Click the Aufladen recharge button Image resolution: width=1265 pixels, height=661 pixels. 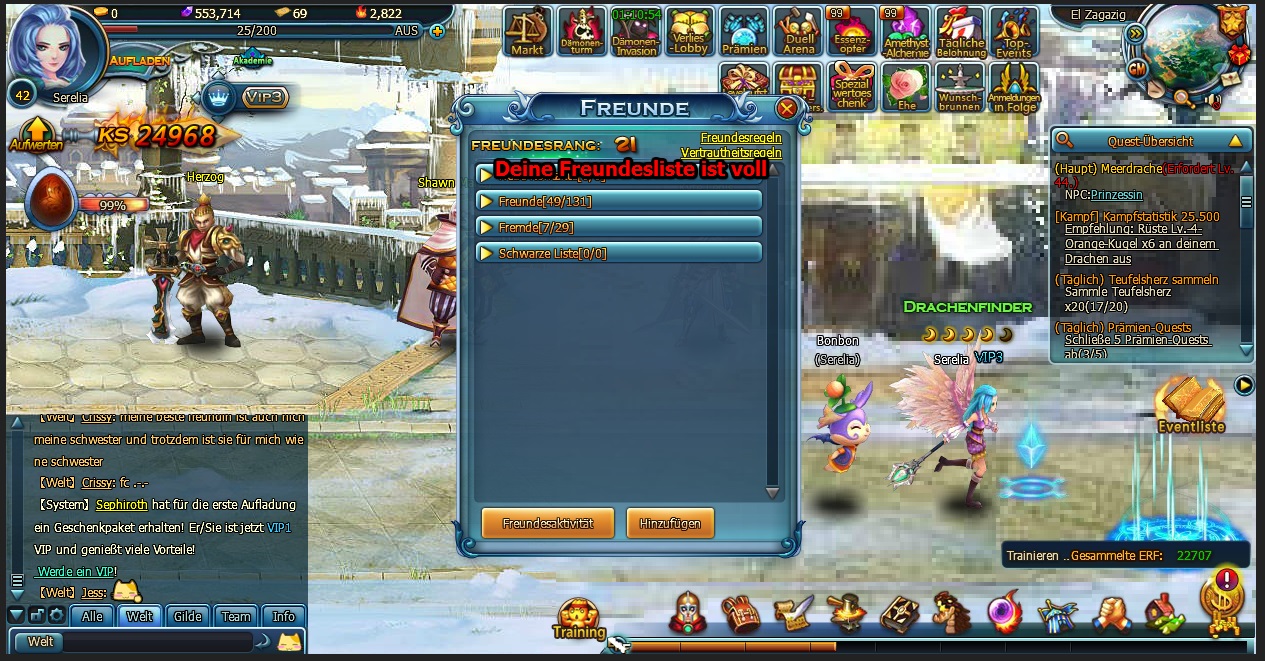[140, 60]
